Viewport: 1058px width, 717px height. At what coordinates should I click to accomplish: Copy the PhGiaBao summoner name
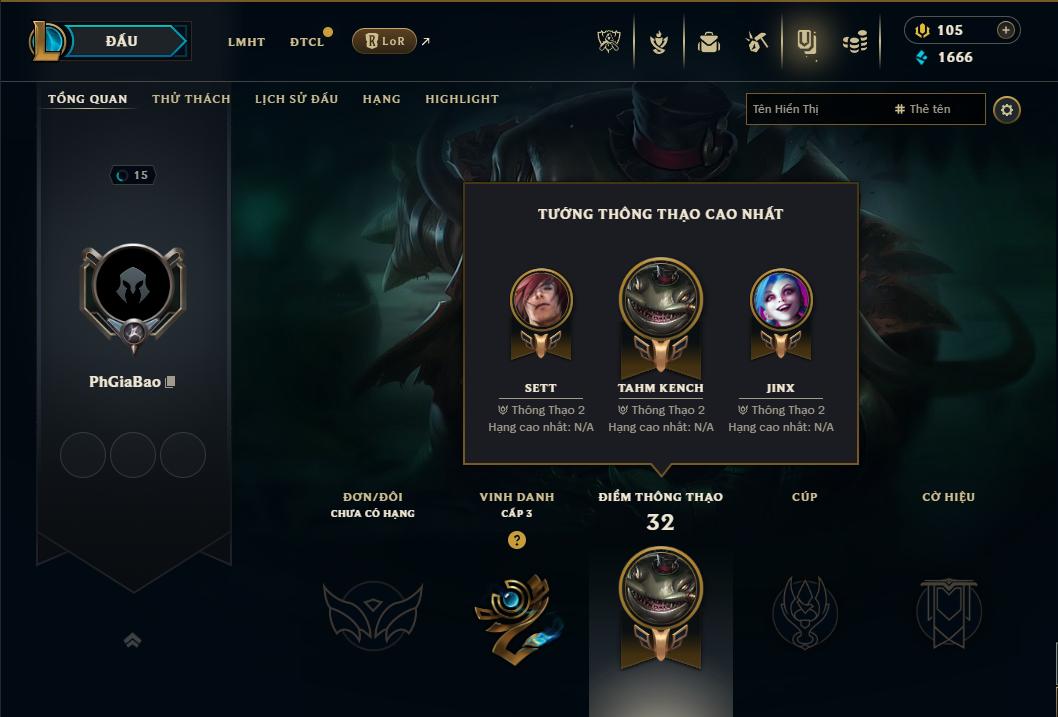[x=171, y=382]
